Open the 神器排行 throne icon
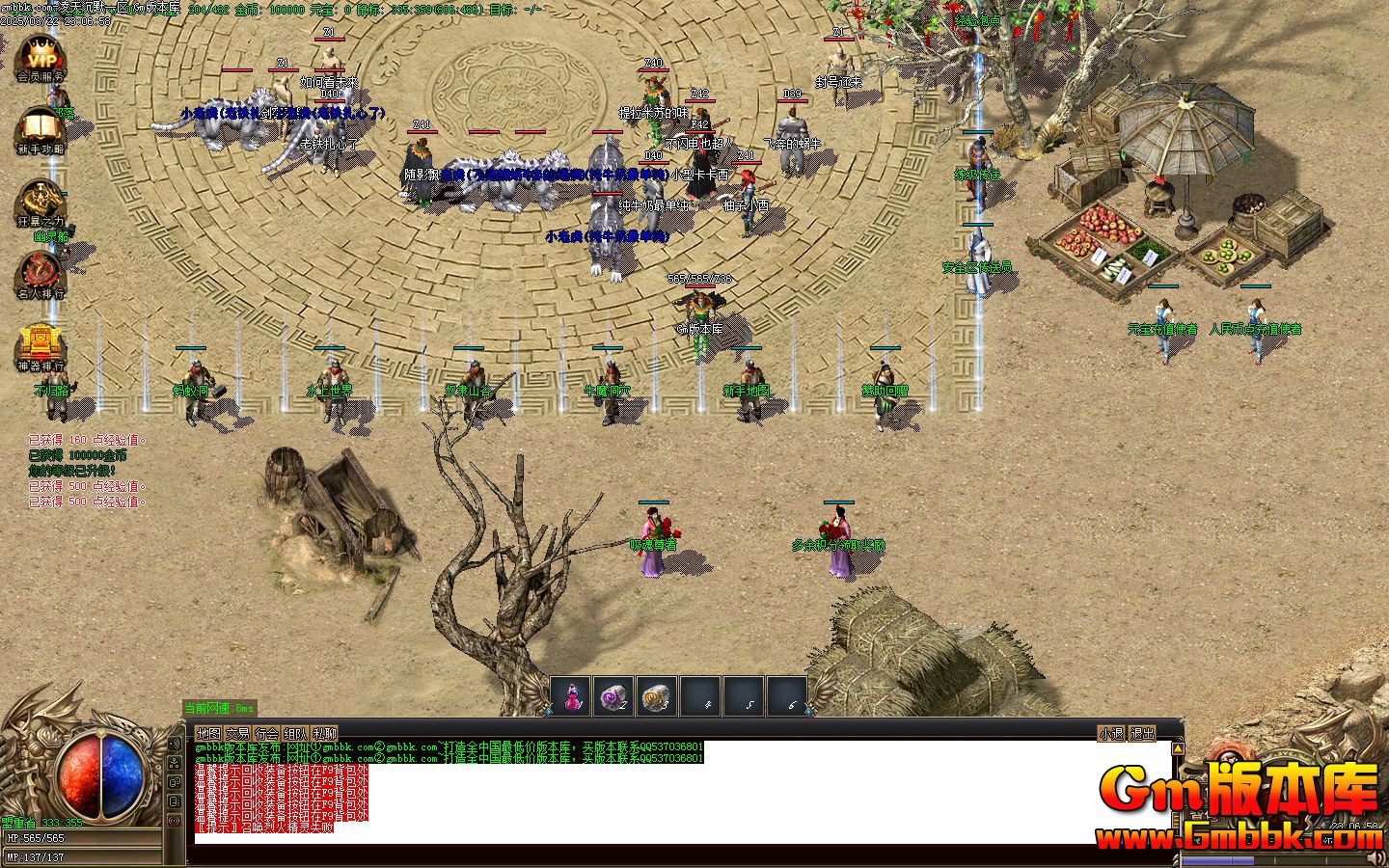 point(41,346)
